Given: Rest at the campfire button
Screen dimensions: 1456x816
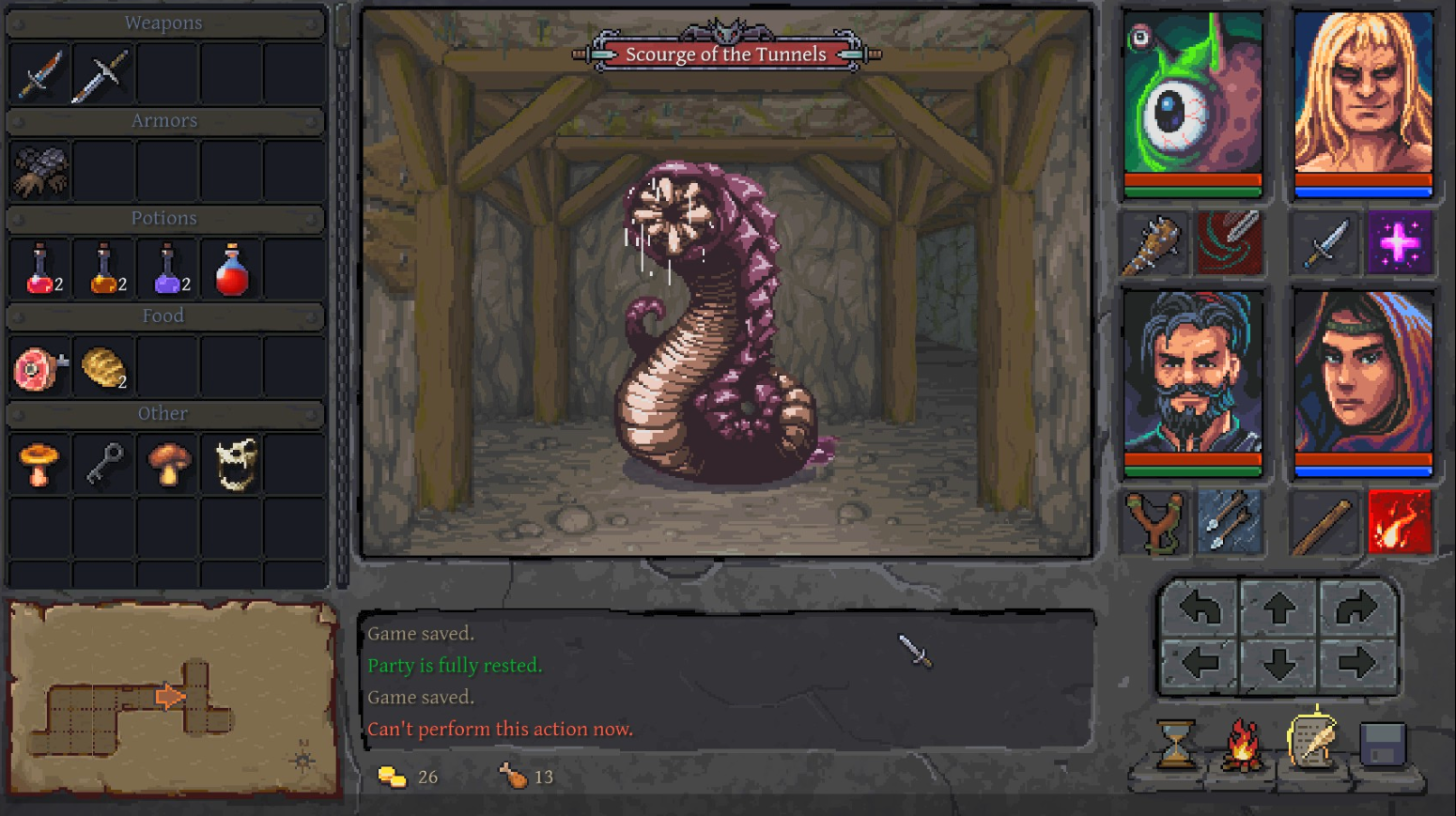Looking at the screenshot, I should pos(1242,745).
